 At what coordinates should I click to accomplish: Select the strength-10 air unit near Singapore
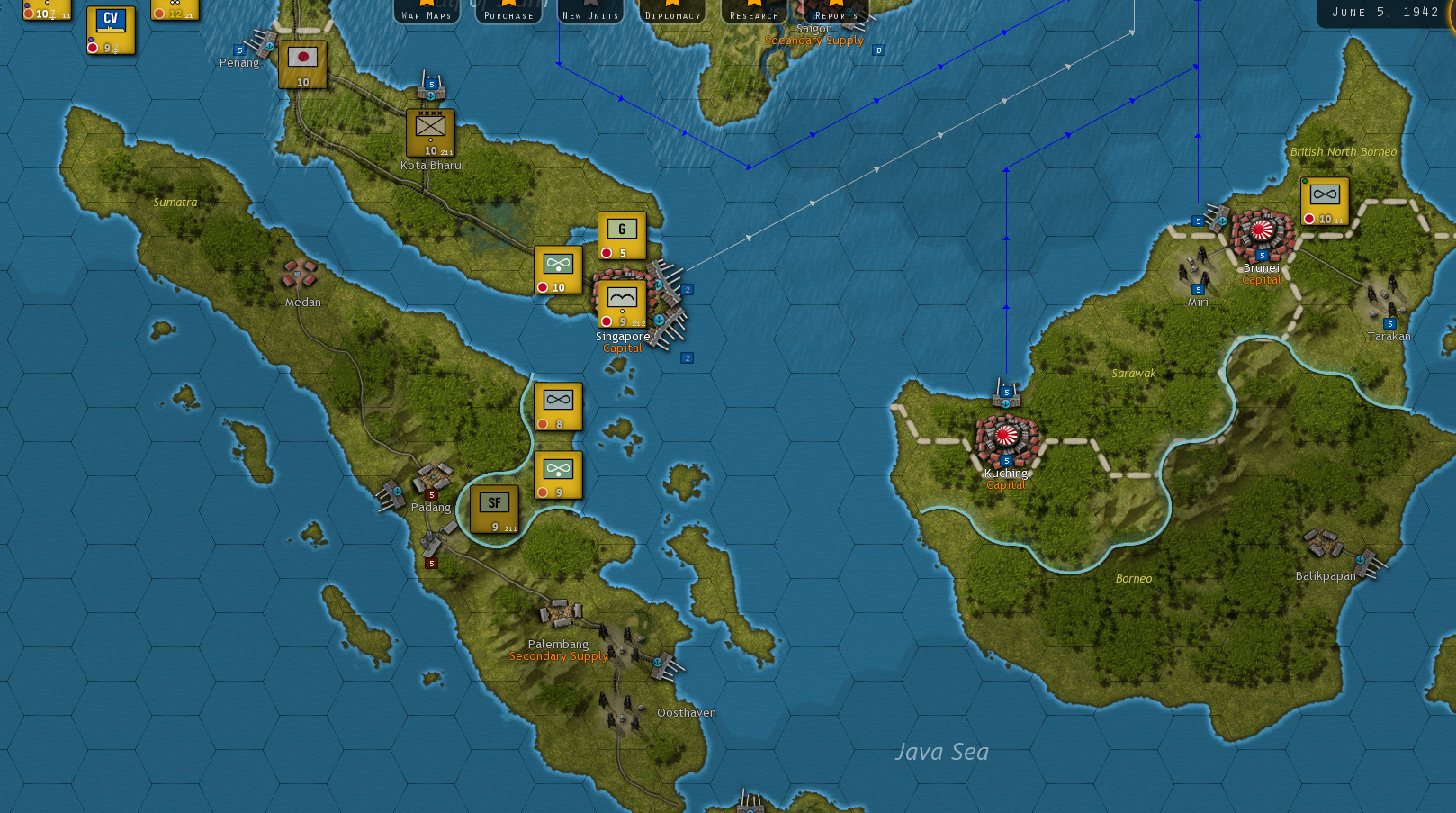556,268
